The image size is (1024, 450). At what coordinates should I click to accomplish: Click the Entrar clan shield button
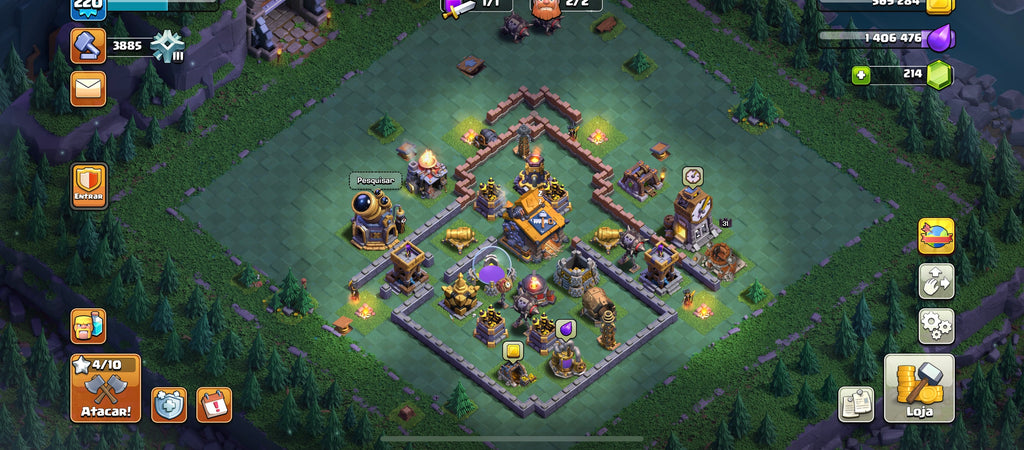(89, 187)
